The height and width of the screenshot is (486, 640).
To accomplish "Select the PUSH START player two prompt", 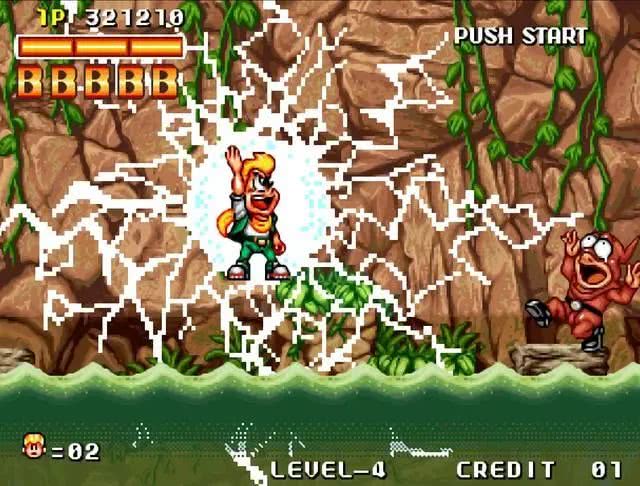I will click(520, 37).
